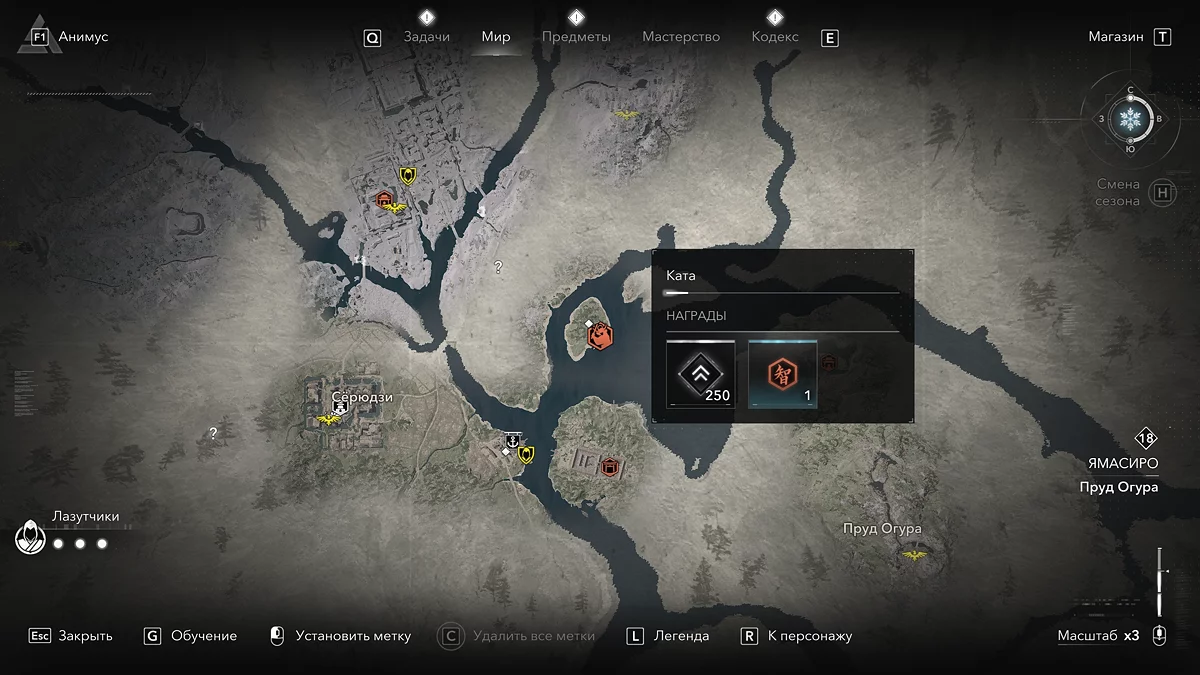Select the 250 experience reward tile
The height and width of the screenshot is (675, 1200).
(x=701, y=374)
